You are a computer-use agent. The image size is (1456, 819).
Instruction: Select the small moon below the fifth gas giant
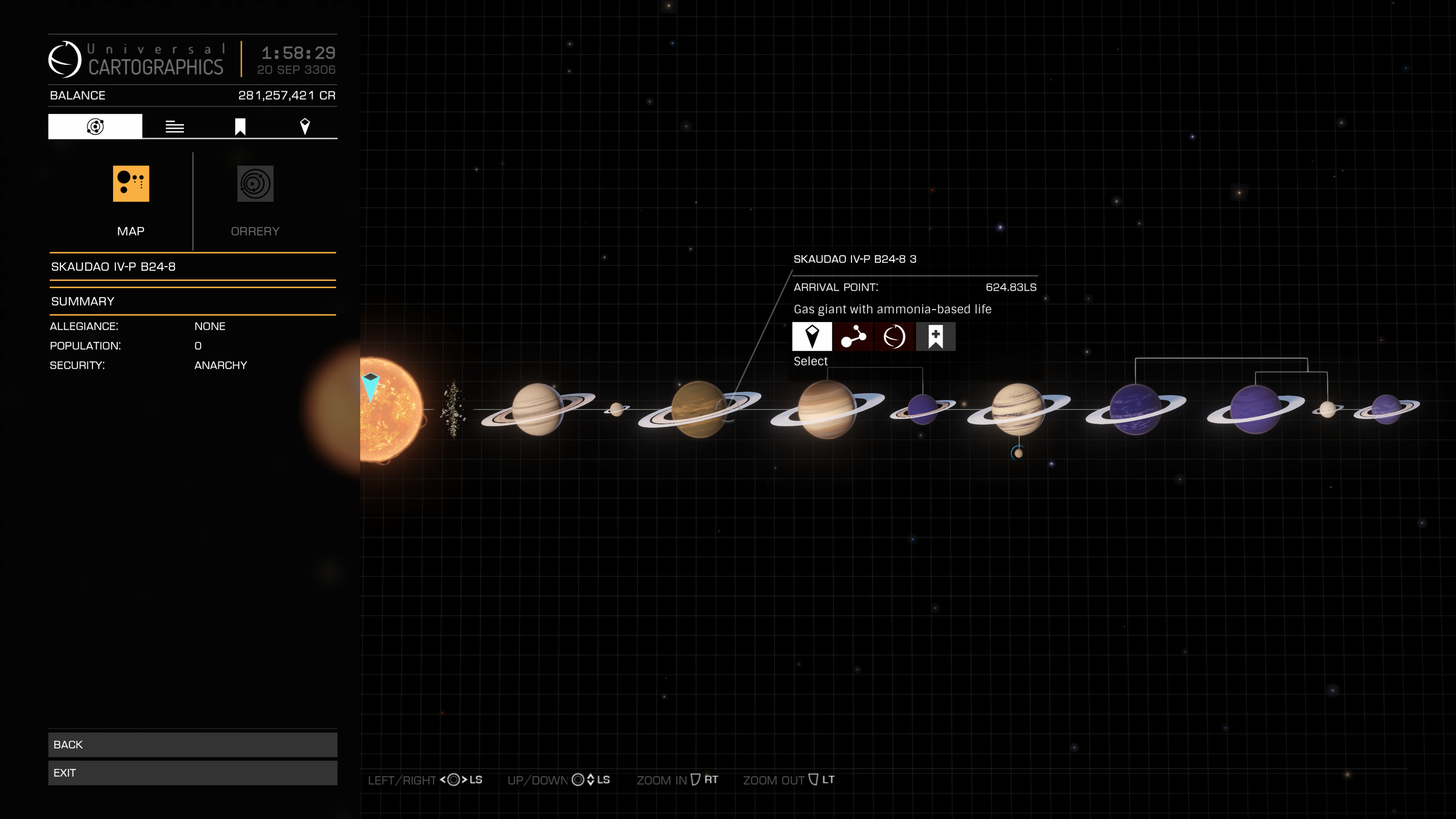(1018, 453)
